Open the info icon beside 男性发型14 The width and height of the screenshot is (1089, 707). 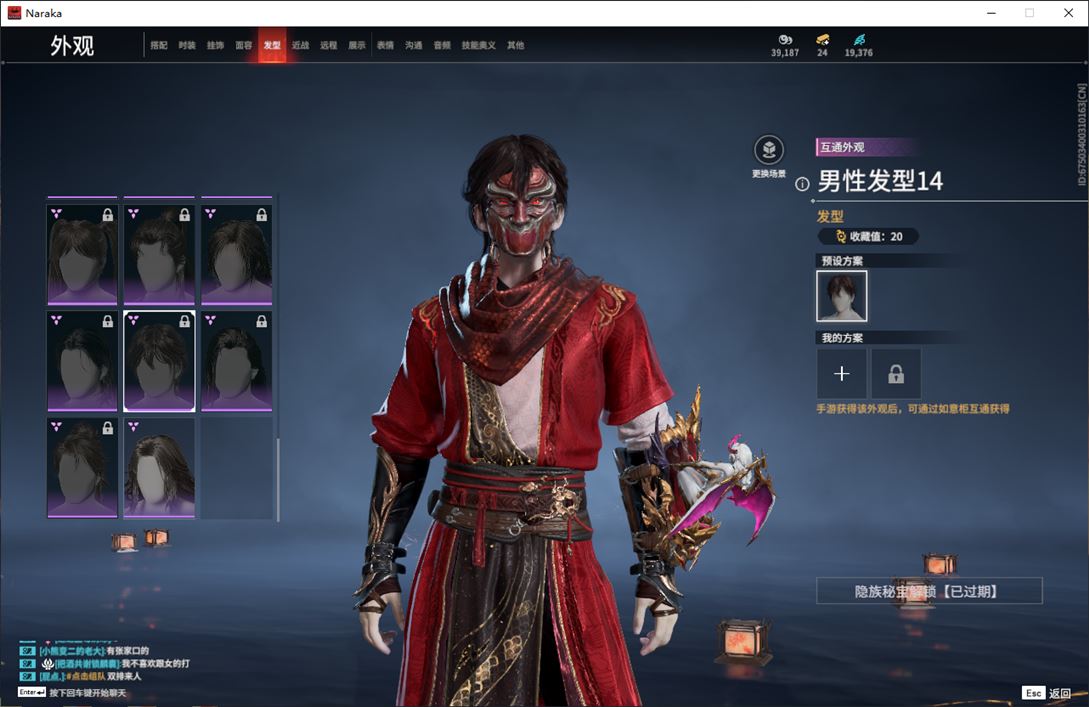click(x=802, y=184)
